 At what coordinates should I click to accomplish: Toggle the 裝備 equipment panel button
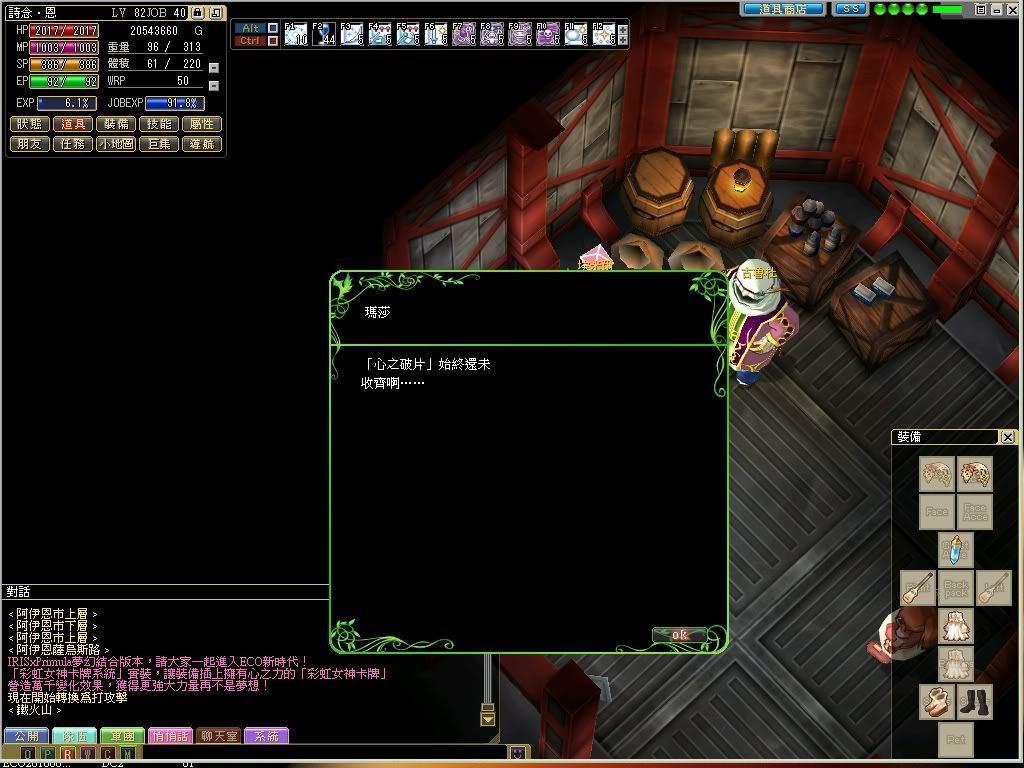point(116,124)
